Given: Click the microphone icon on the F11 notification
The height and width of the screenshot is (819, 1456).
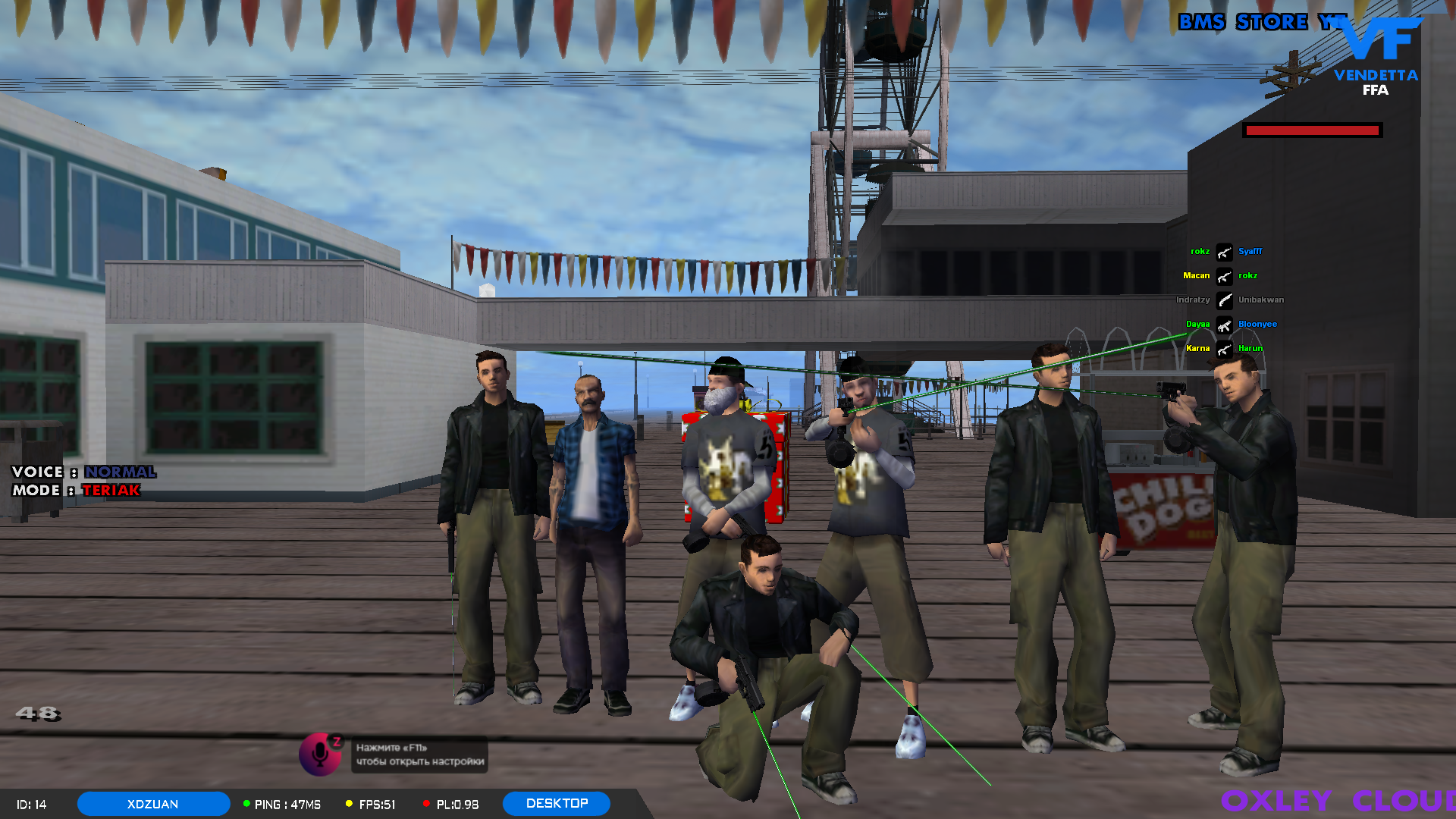Looking at the screenshot, I should coord(320,756).
